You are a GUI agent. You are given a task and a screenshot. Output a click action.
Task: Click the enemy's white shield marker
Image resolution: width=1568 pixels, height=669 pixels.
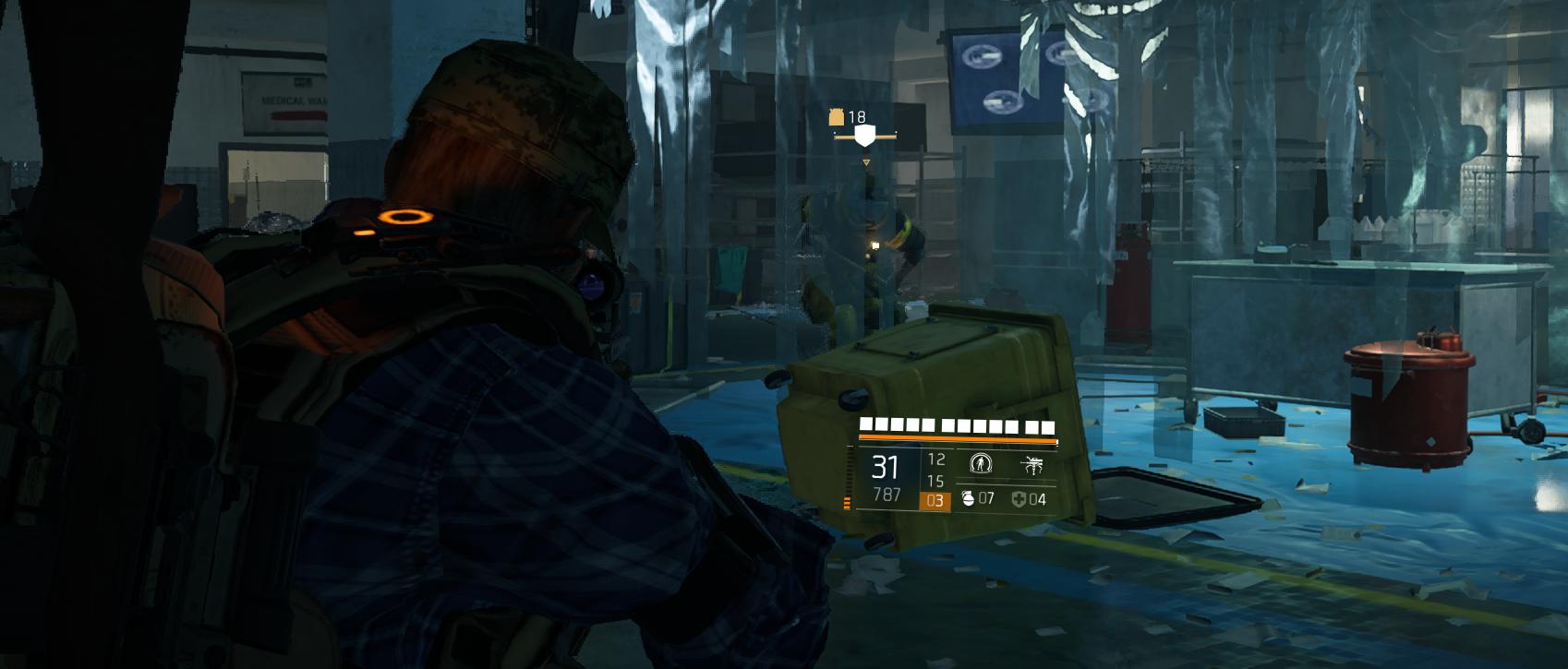coord(864,137)
